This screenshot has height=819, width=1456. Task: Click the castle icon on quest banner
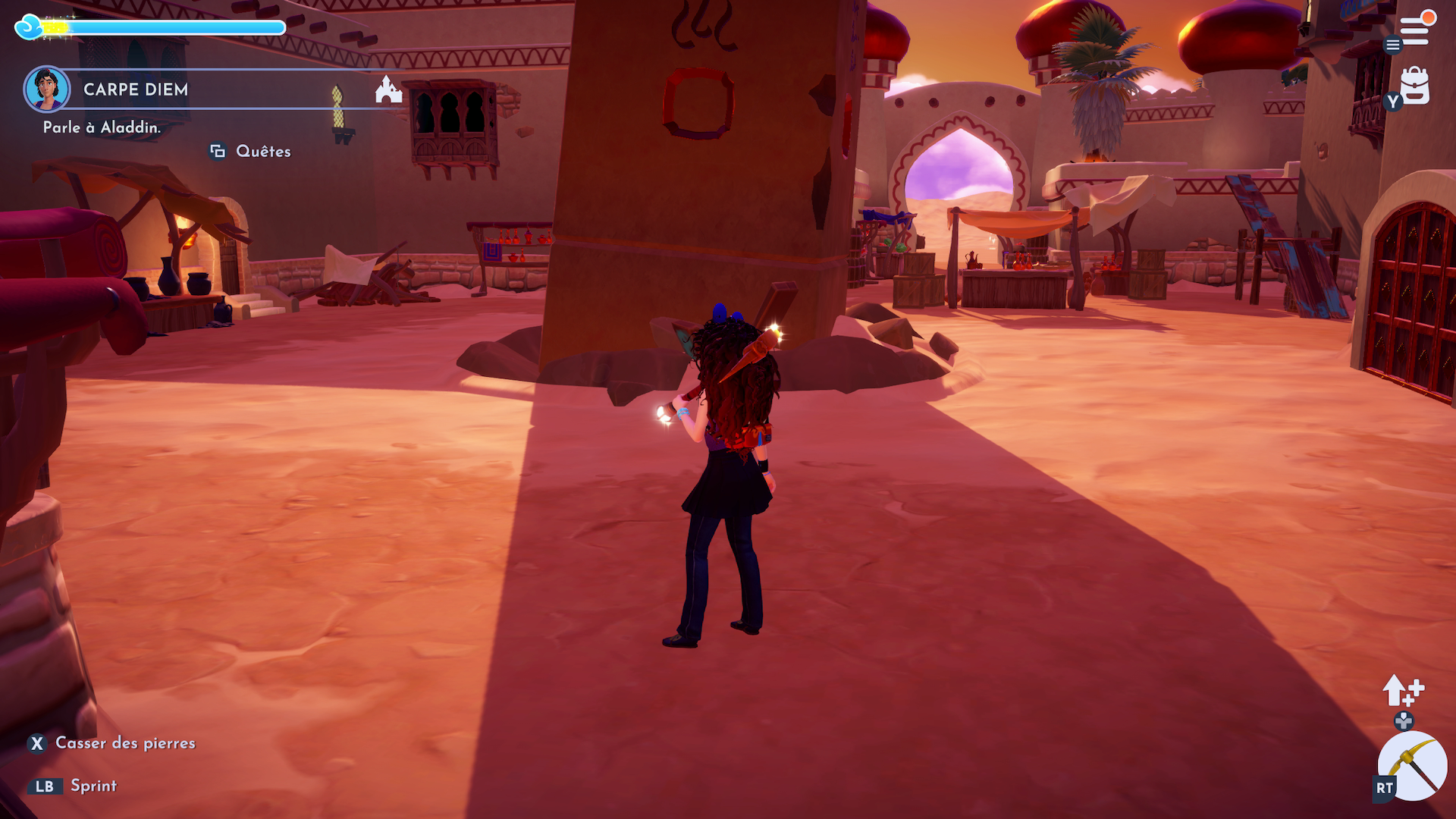point(388,89)
